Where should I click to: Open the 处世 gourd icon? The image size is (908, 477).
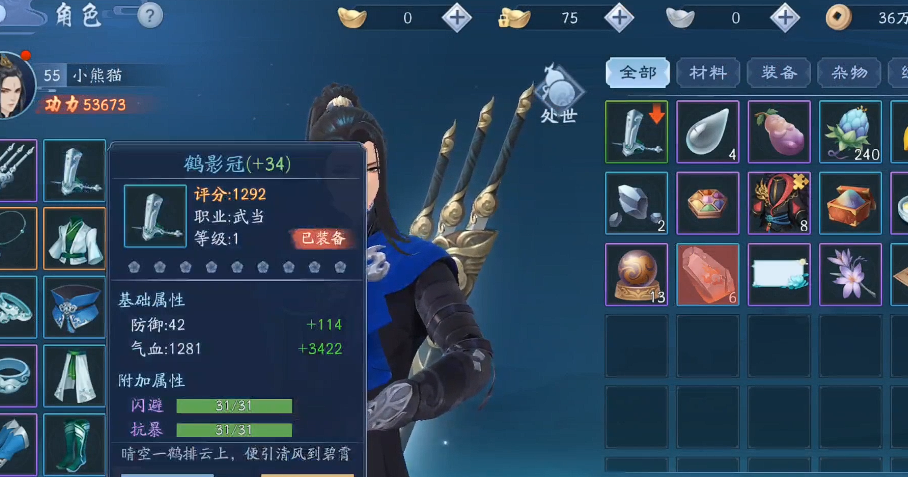pos(559,94)
